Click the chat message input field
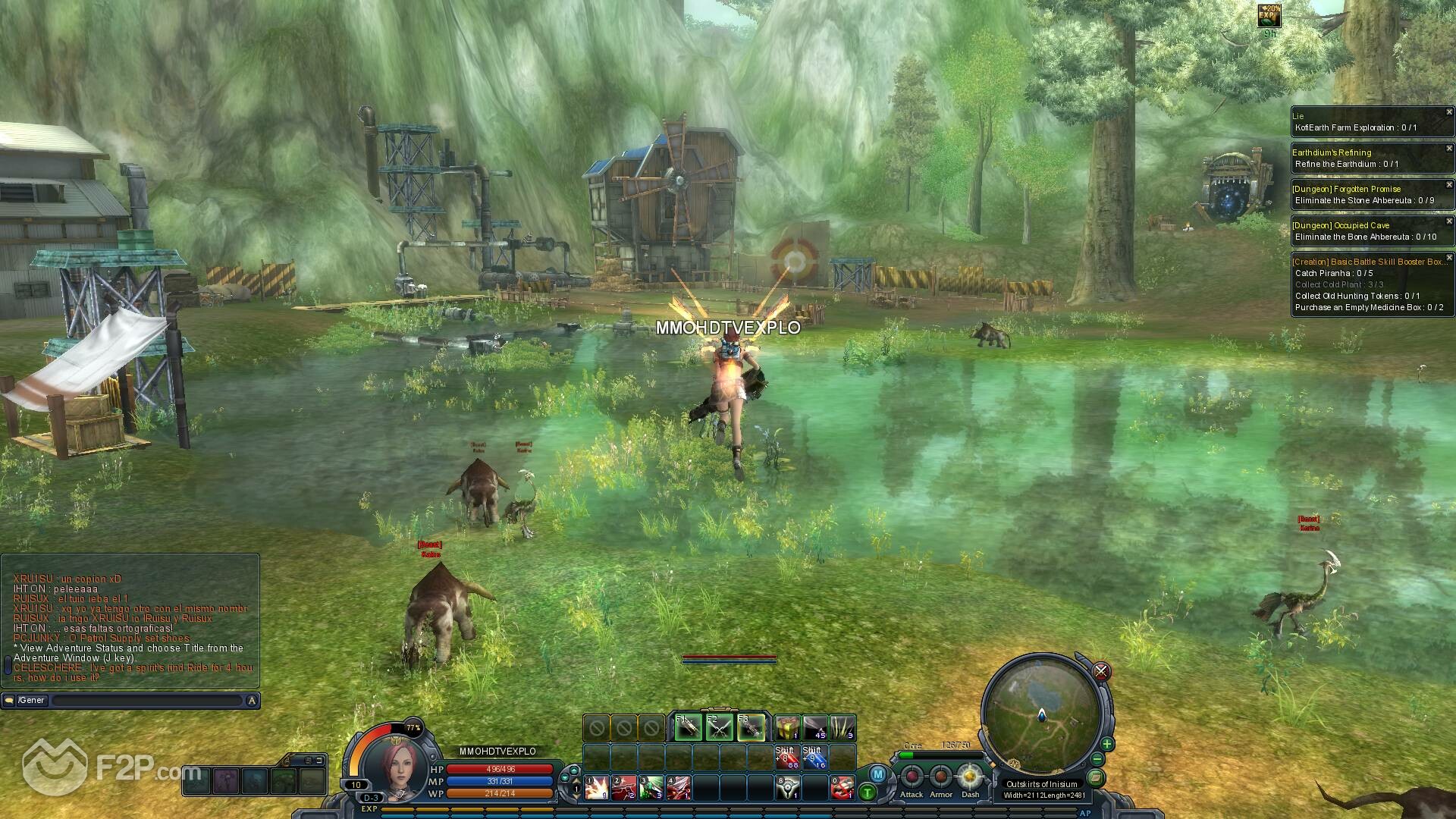Viewport: 1456px width, 819px height. click(148, 701)
